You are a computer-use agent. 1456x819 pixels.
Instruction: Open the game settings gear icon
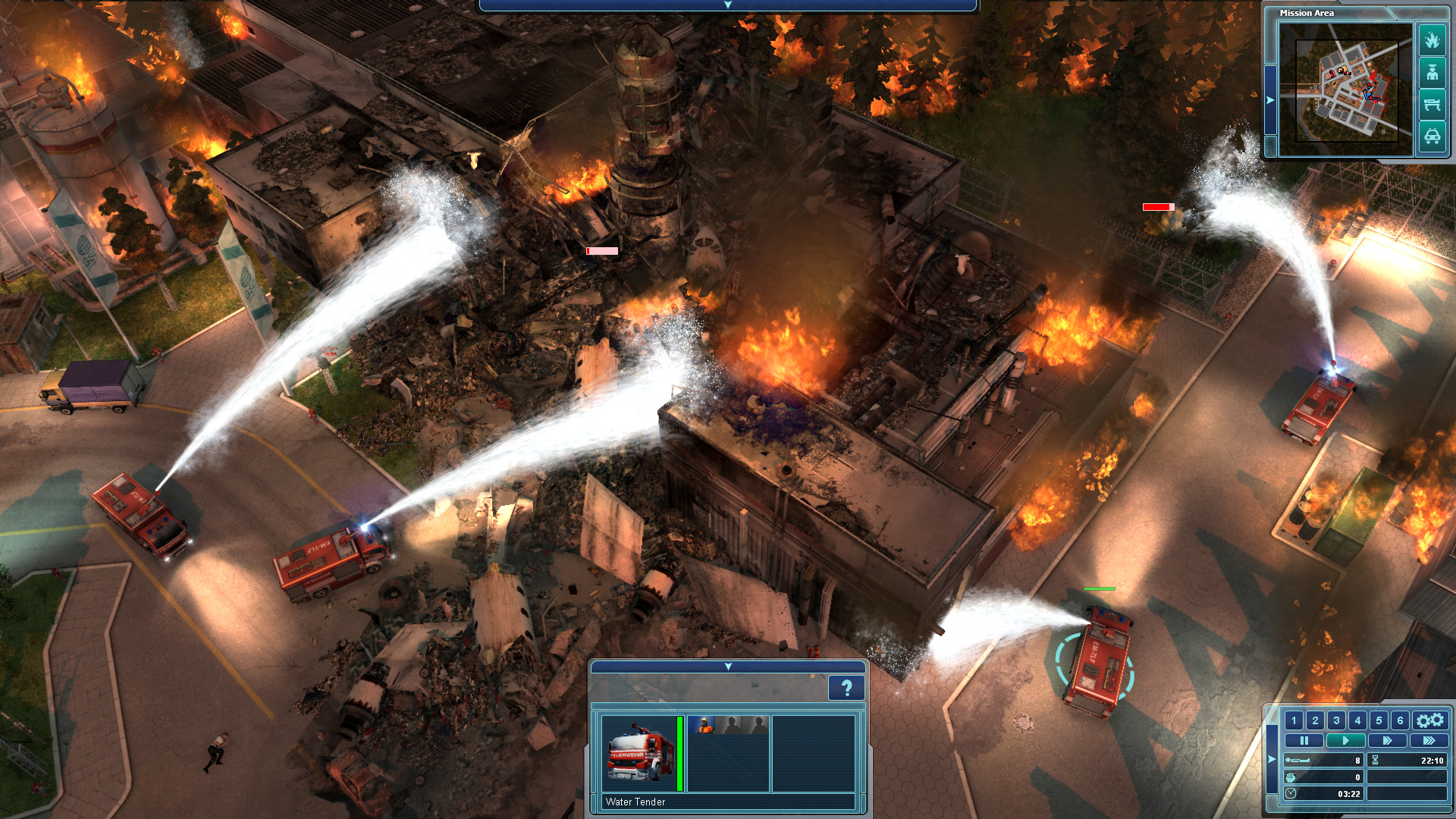pos(1430,721)
